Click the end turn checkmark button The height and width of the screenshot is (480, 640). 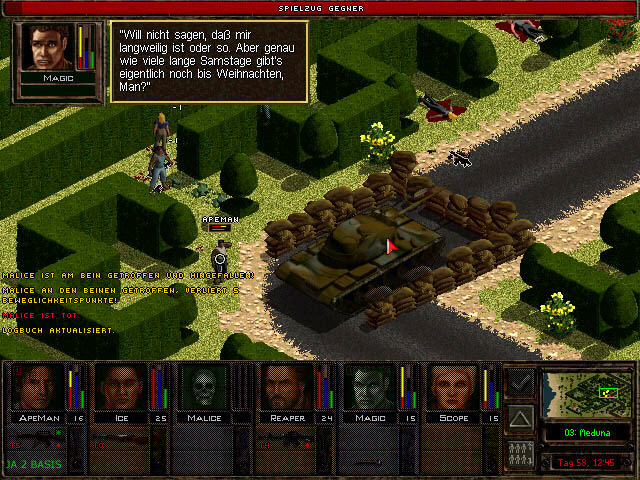(521, 382)
